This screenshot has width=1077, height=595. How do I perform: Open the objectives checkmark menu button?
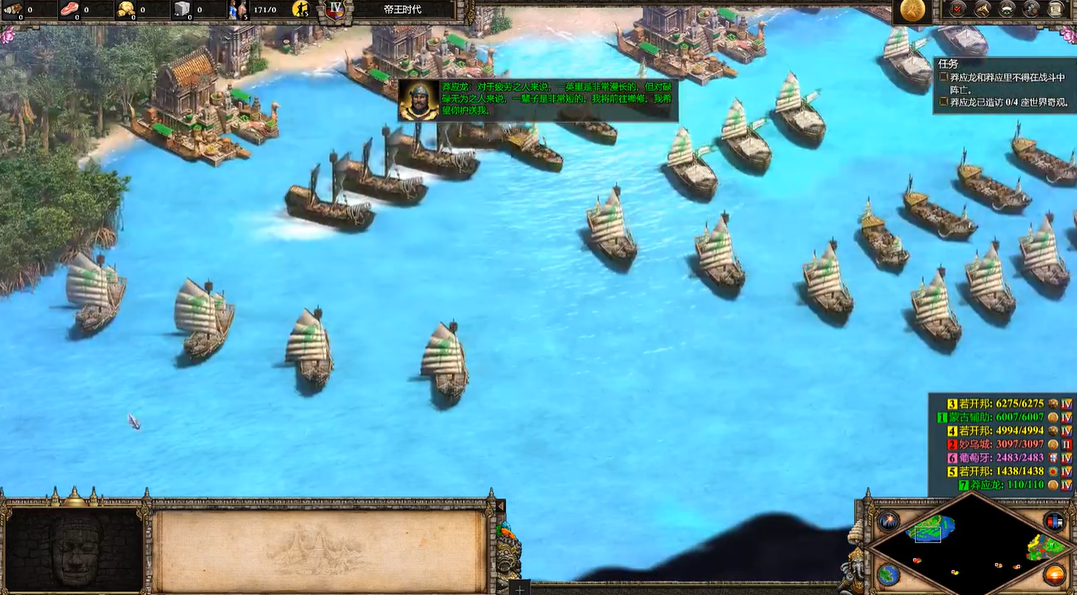coord(956,11)
